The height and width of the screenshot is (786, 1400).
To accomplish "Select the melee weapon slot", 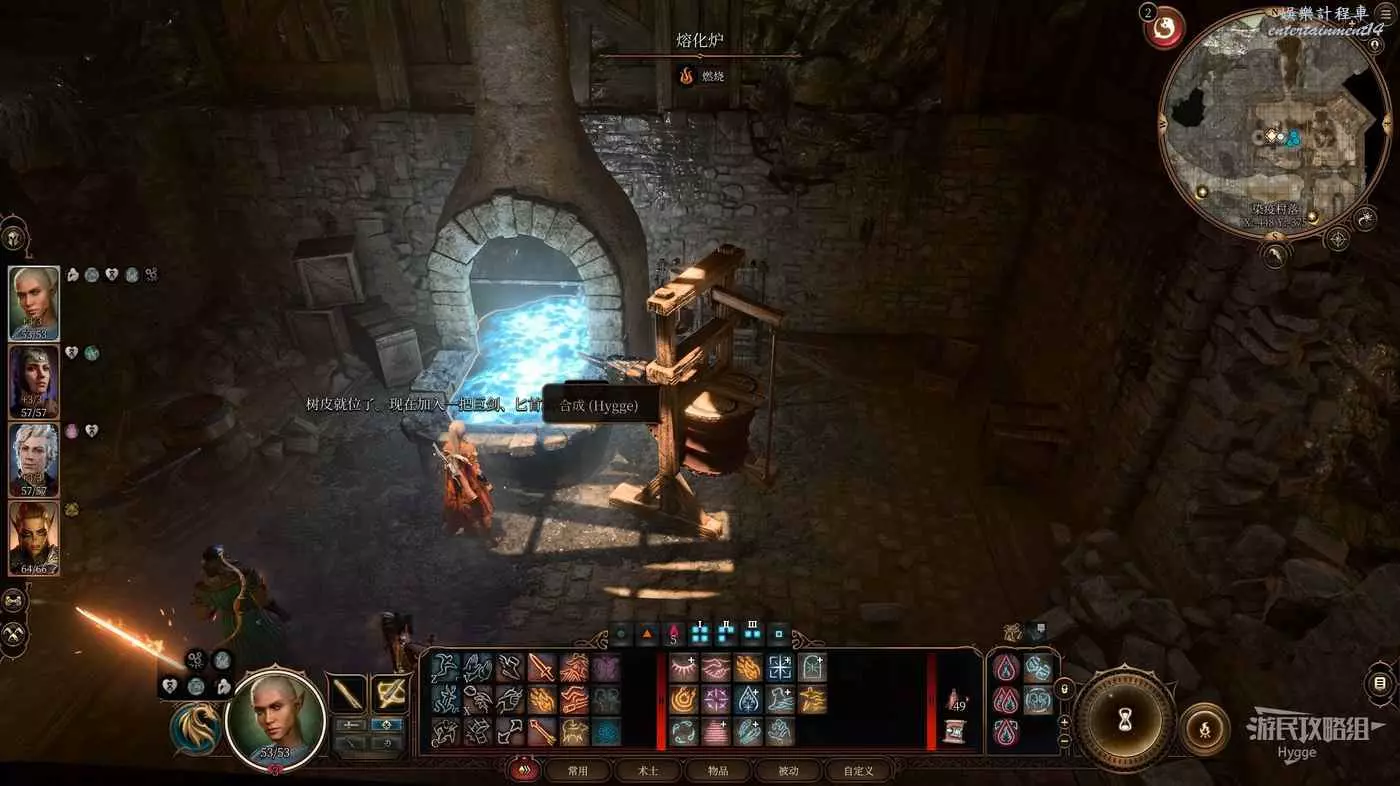I will tap(348, 692).
